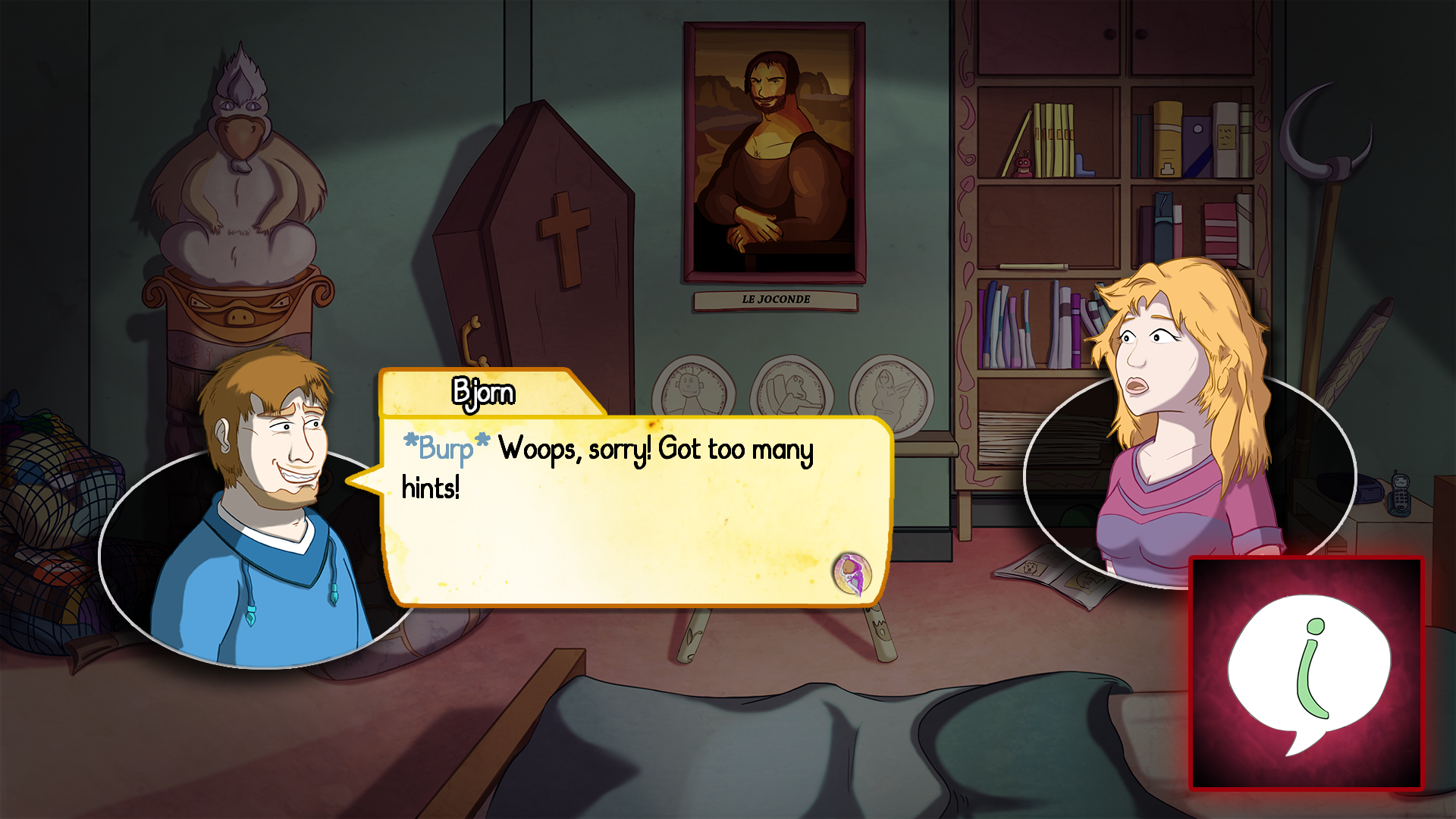Screen dimensions: 1456x819
Task: Click the dialogue continue icon
Action: (x=852, y=573)
